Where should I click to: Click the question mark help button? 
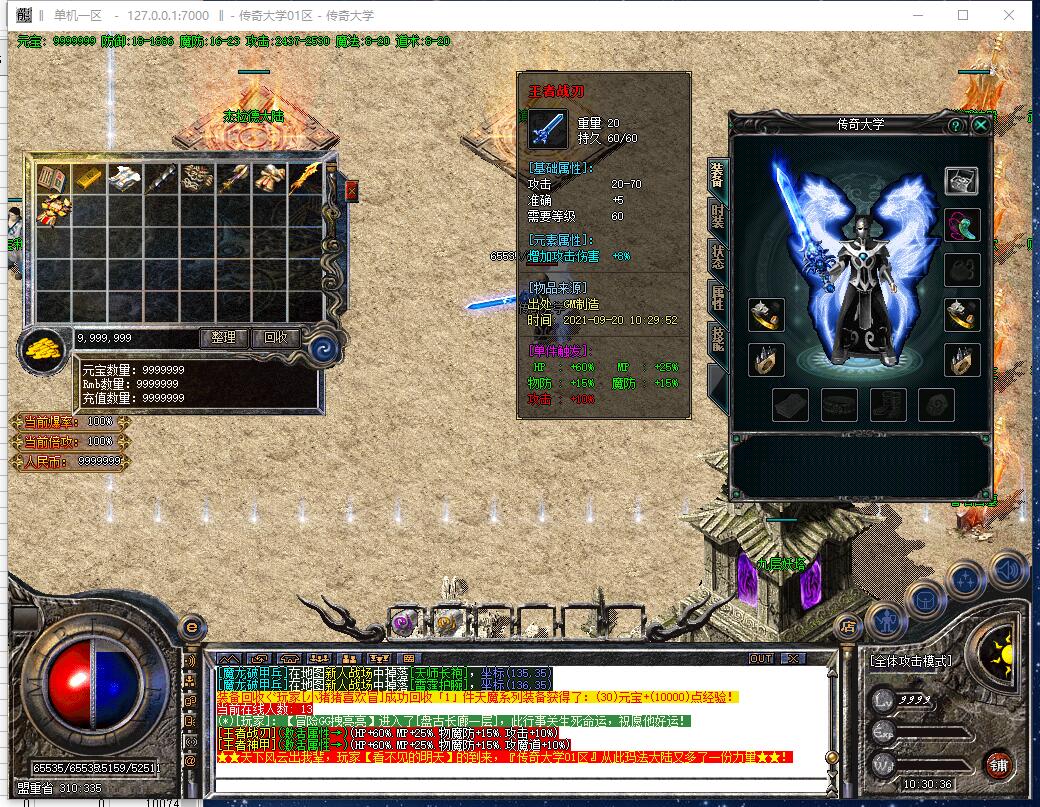[955, 125]
